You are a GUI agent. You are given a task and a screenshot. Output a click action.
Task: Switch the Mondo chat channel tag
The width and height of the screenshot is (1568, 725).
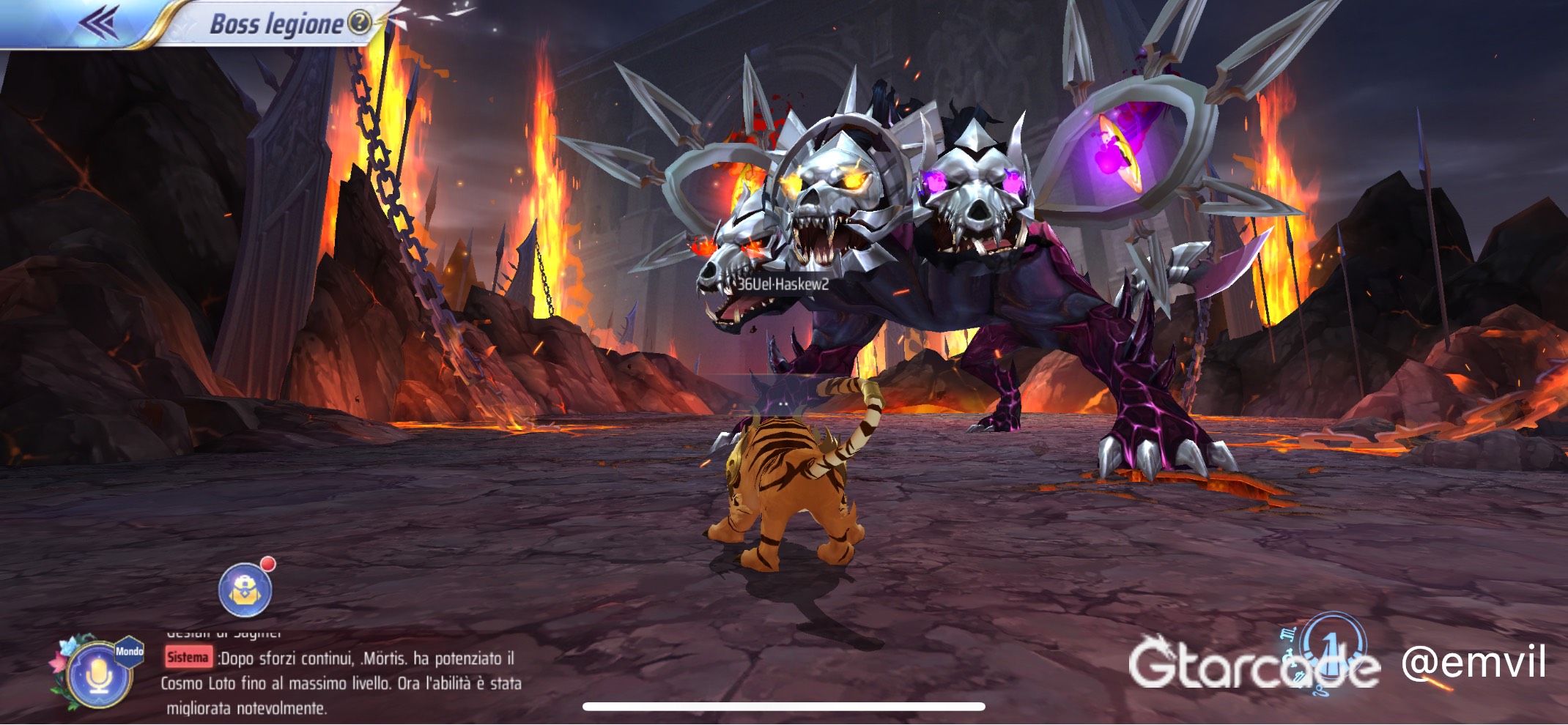click(130, 651)
